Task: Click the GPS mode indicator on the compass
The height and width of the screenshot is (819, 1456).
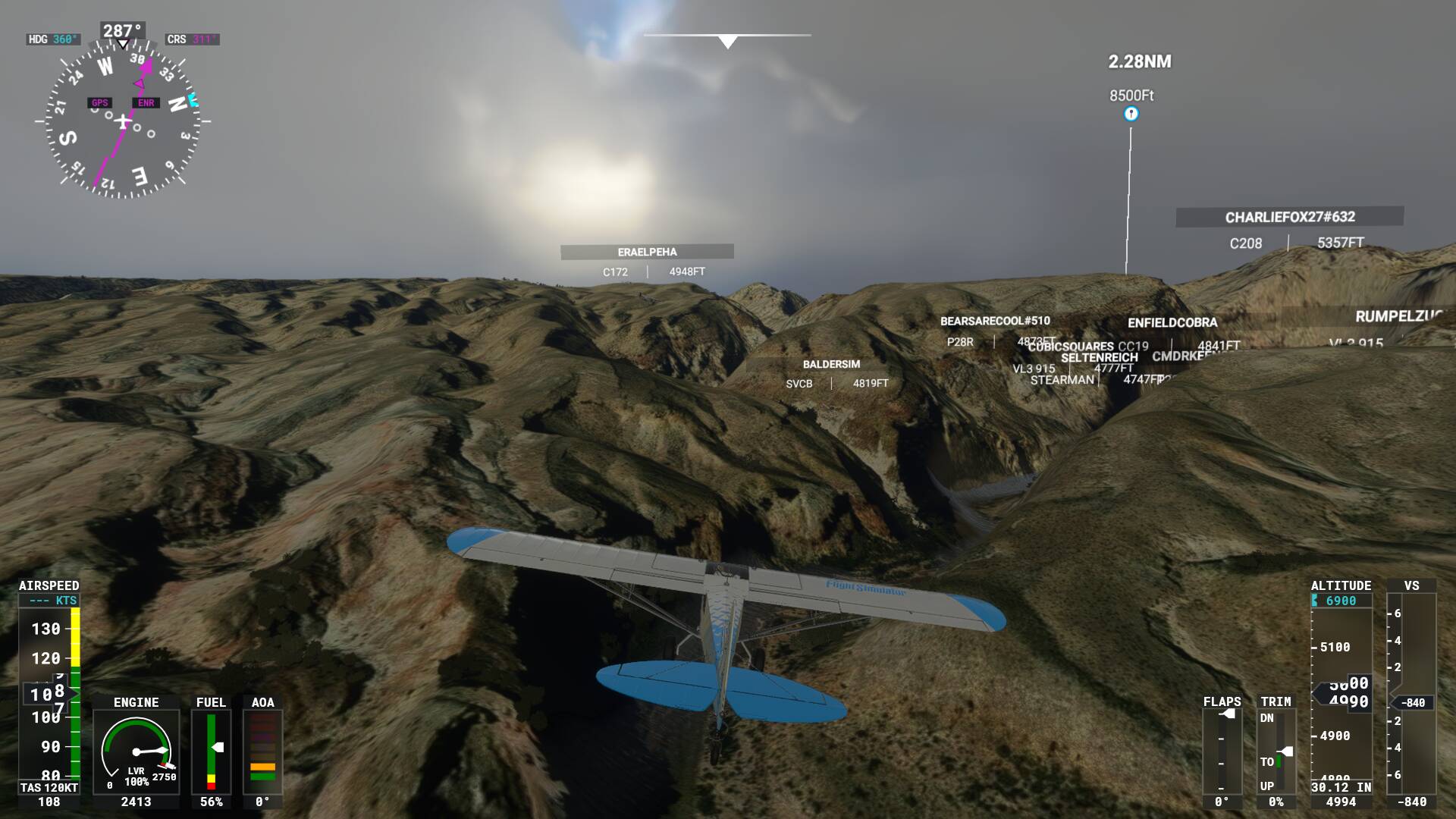Action: pos(99,101)
